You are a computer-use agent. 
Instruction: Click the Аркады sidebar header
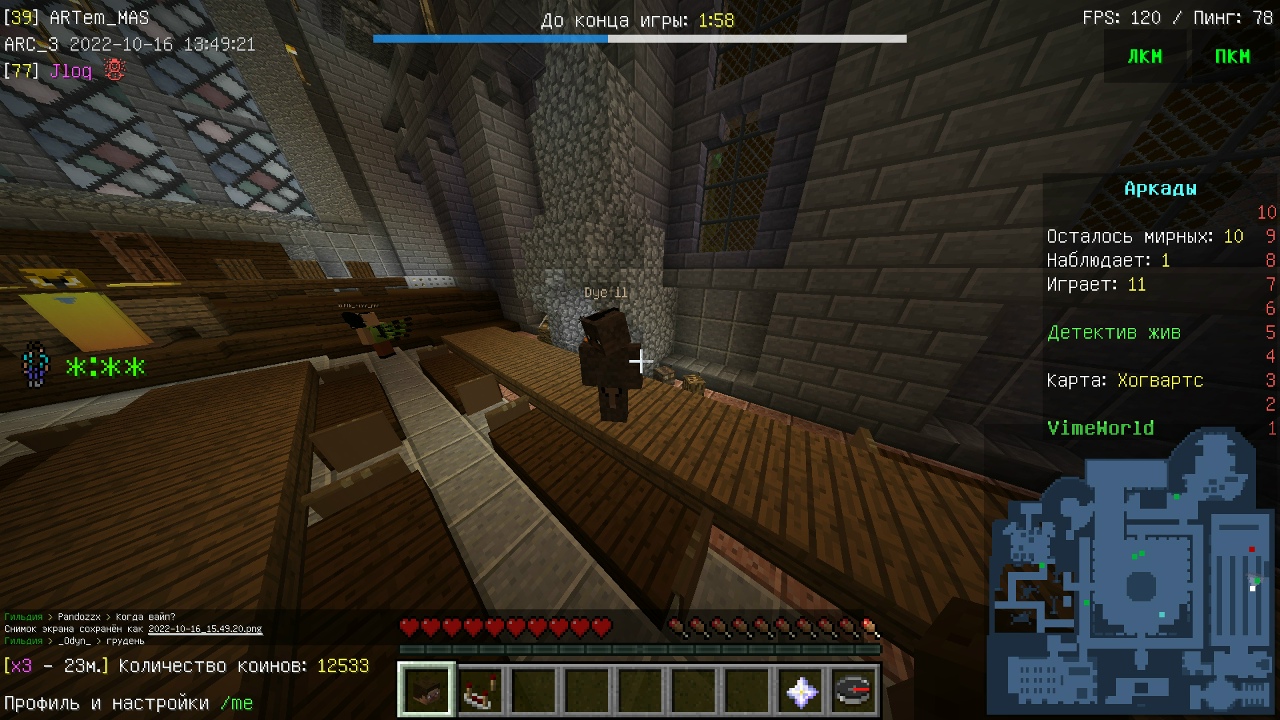coord(1163,187)
